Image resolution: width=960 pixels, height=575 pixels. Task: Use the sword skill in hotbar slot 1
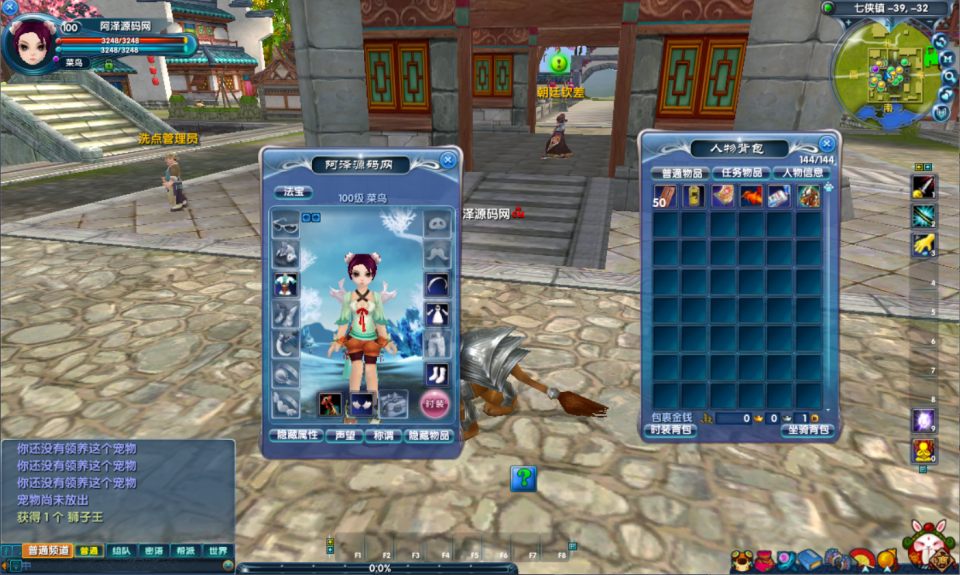point(923,187)
